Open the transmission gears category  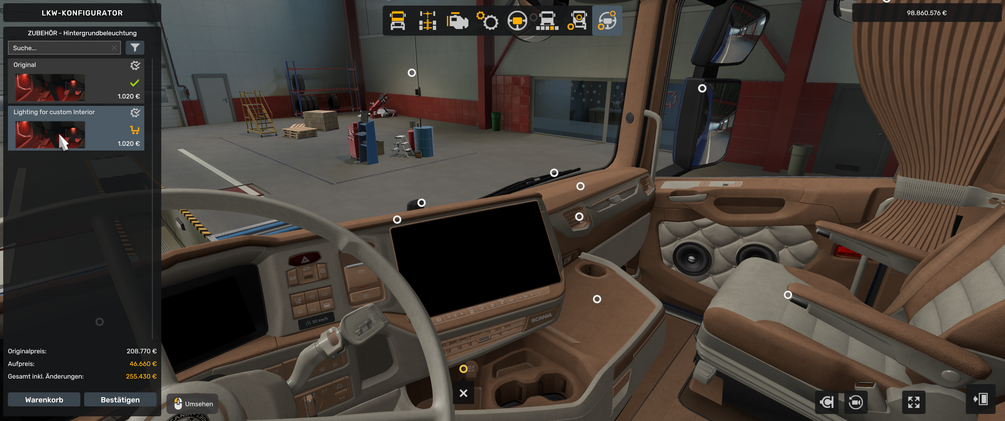488,20
